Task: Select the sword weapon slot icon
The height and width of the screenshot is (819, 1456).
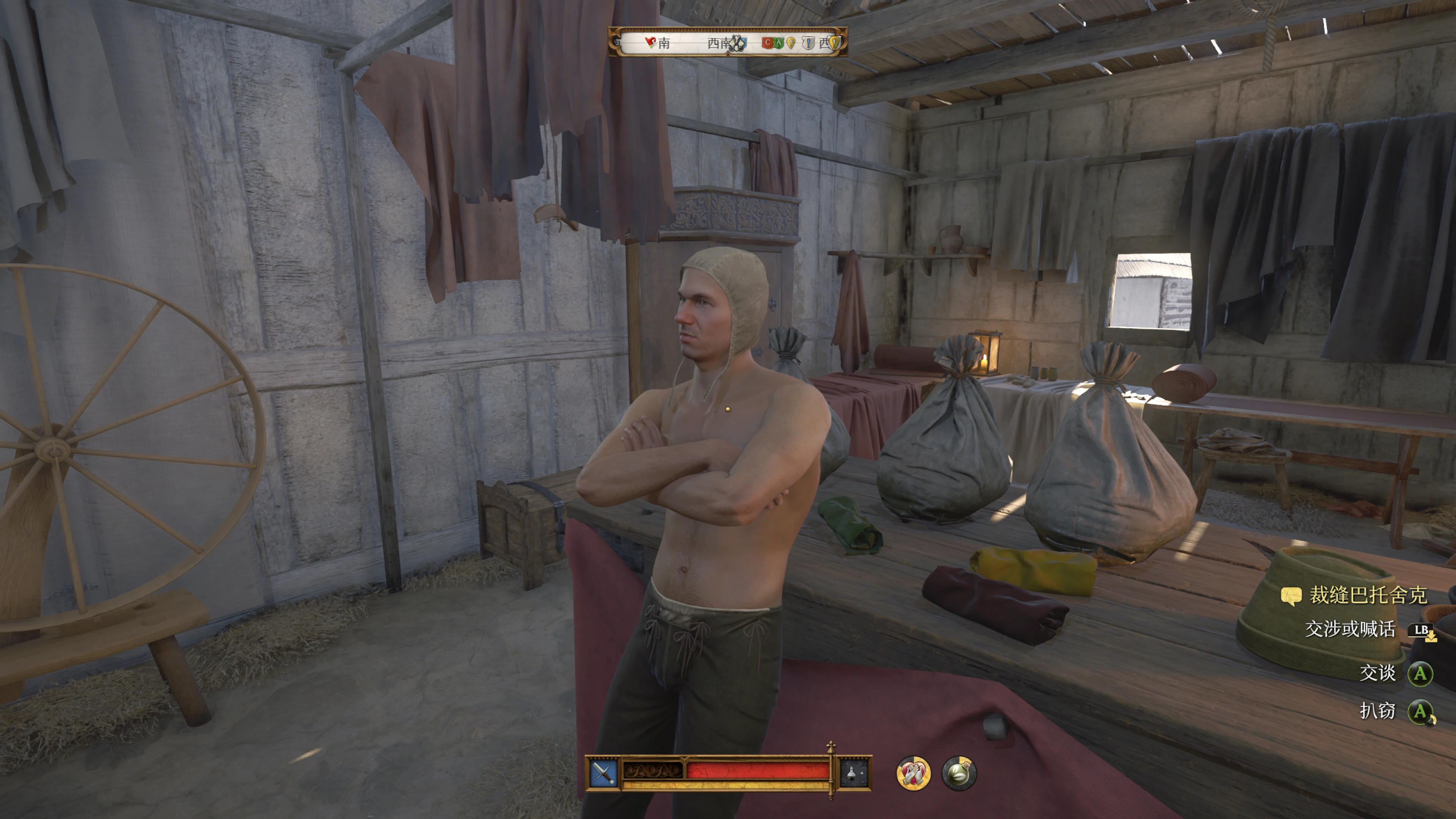Action: (x=603, y=773)
